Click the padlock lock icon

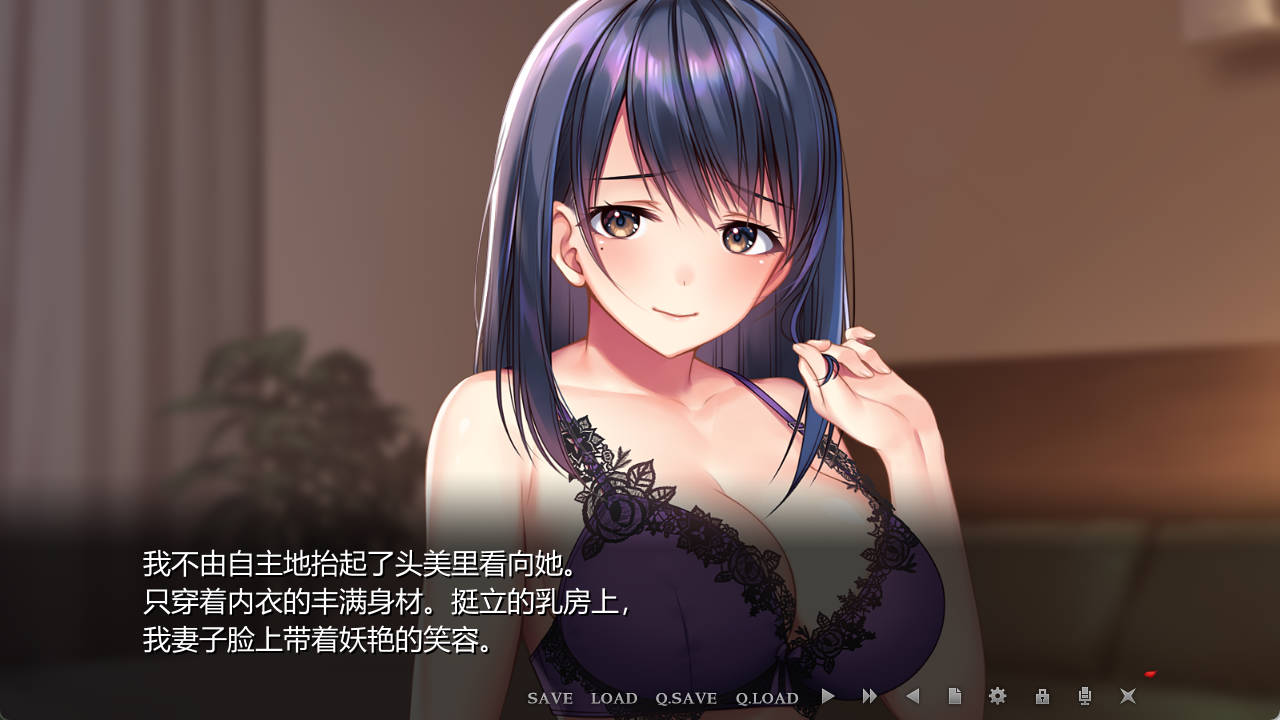(1042, 698)
